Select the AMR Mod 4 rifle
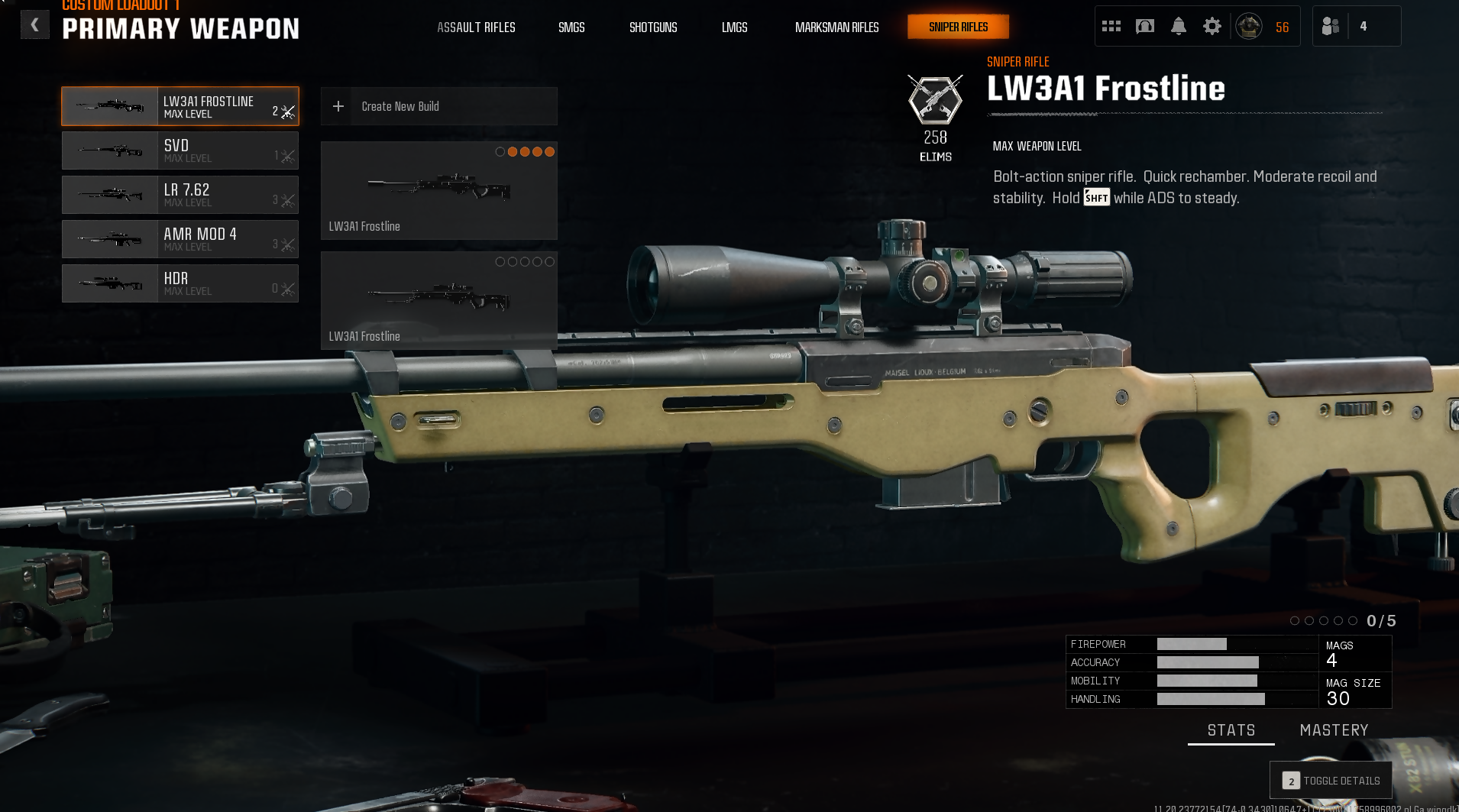The image size is (1459, 812). click(x=180, y=239)
